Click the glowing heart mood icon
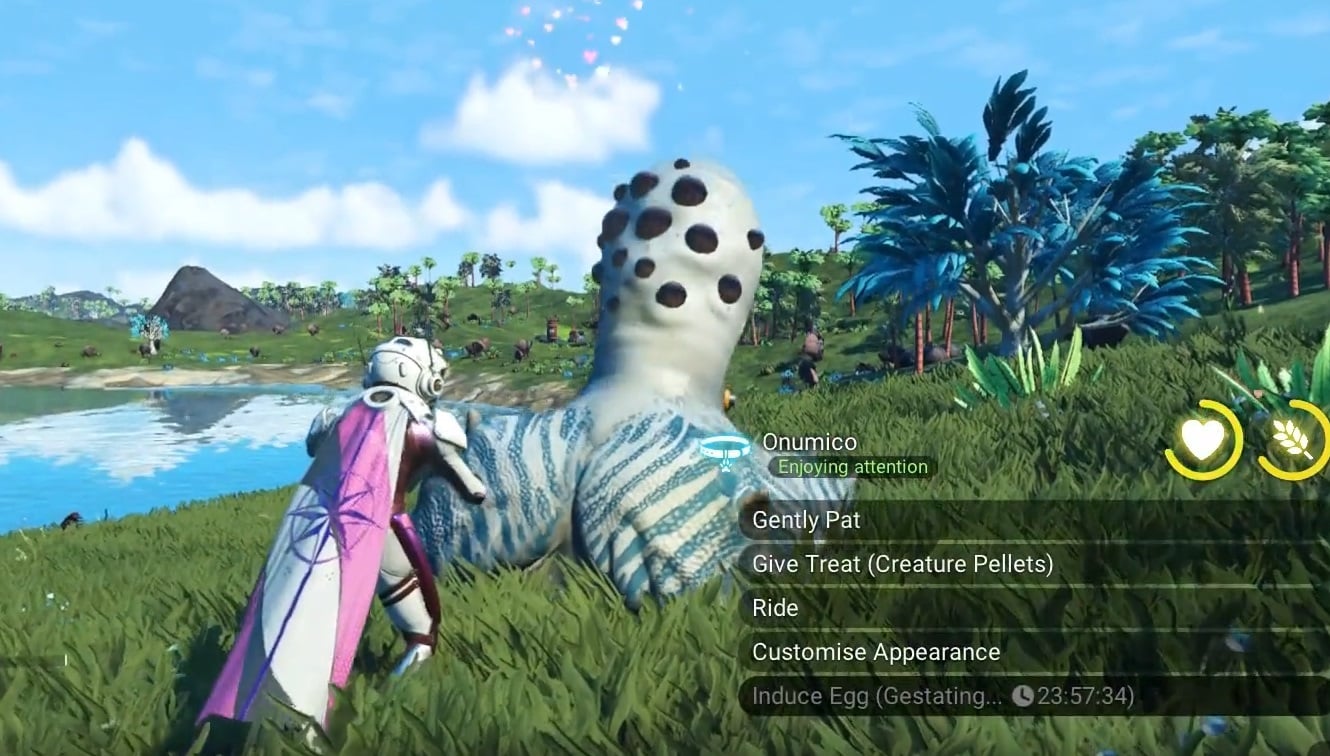Viewport: 1330px width, 756px height. point(1203,440)
